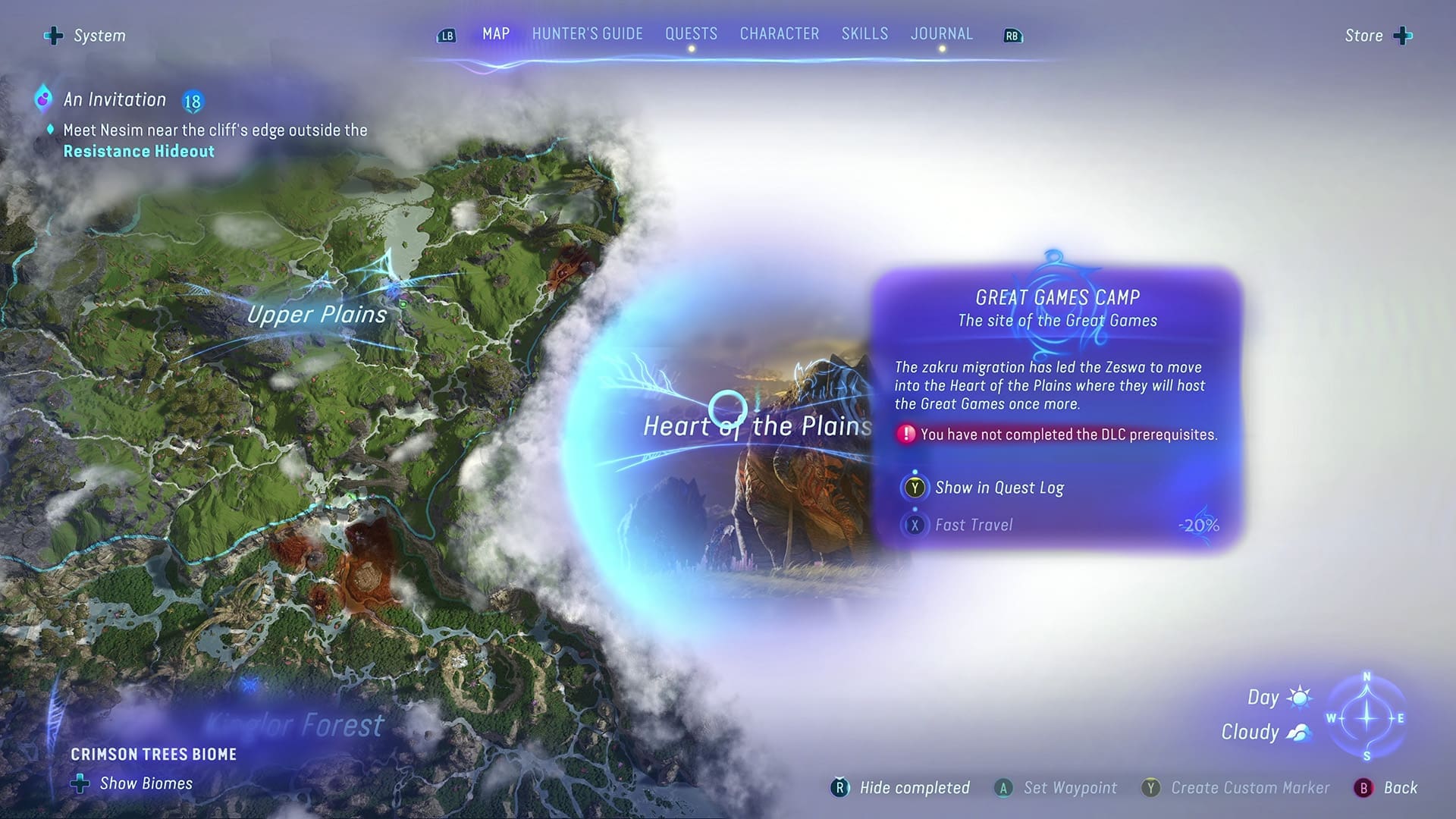
Task: Click the Heart of the Plains region
Action: tap(757, 426)
